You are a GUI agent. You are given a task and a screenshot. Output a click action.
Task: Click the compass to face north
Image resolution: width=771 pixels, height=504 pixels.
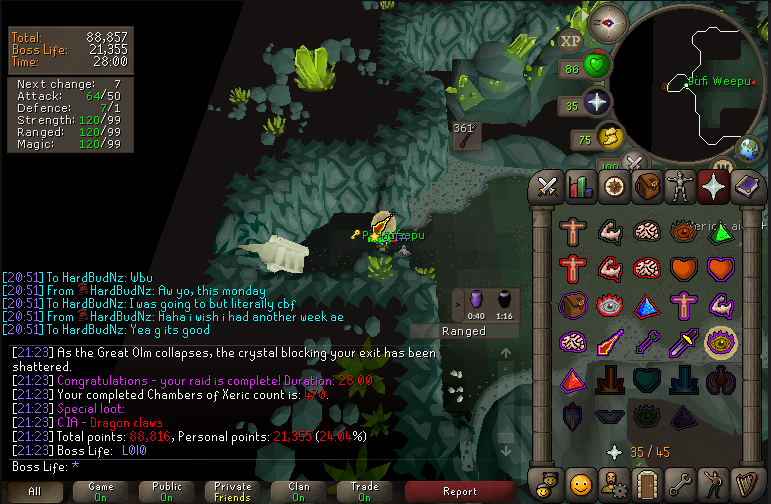point(609,20)
